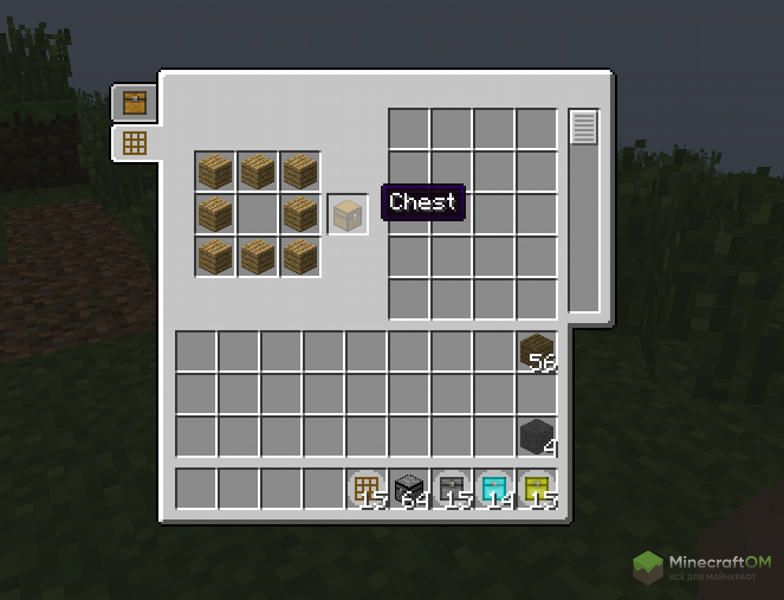Select the stack of 64 furnaces
This screenshot has width=784, height=600.
(x=410, y=488)
